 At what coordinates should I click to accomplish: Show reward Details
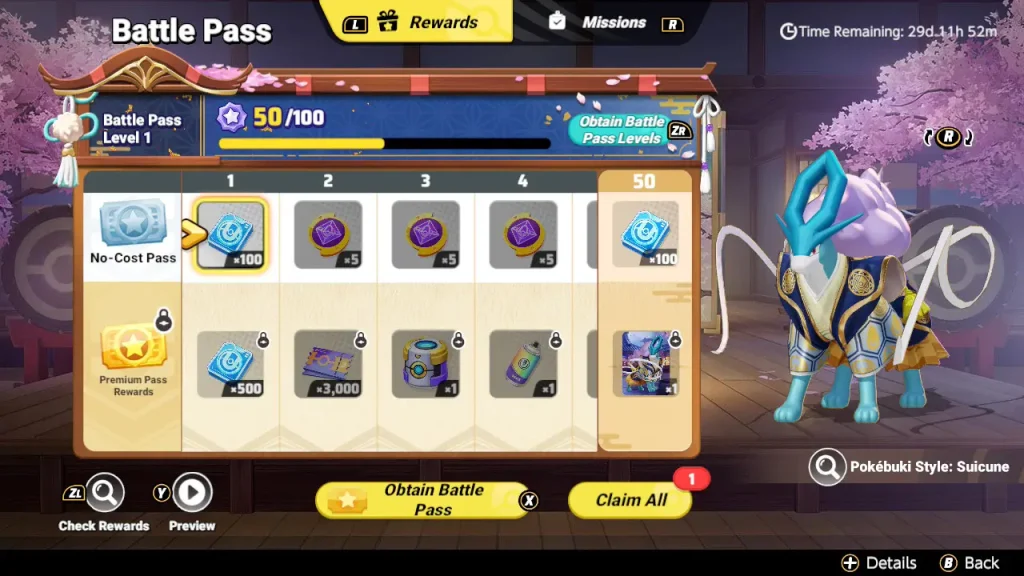pos(879,563)
